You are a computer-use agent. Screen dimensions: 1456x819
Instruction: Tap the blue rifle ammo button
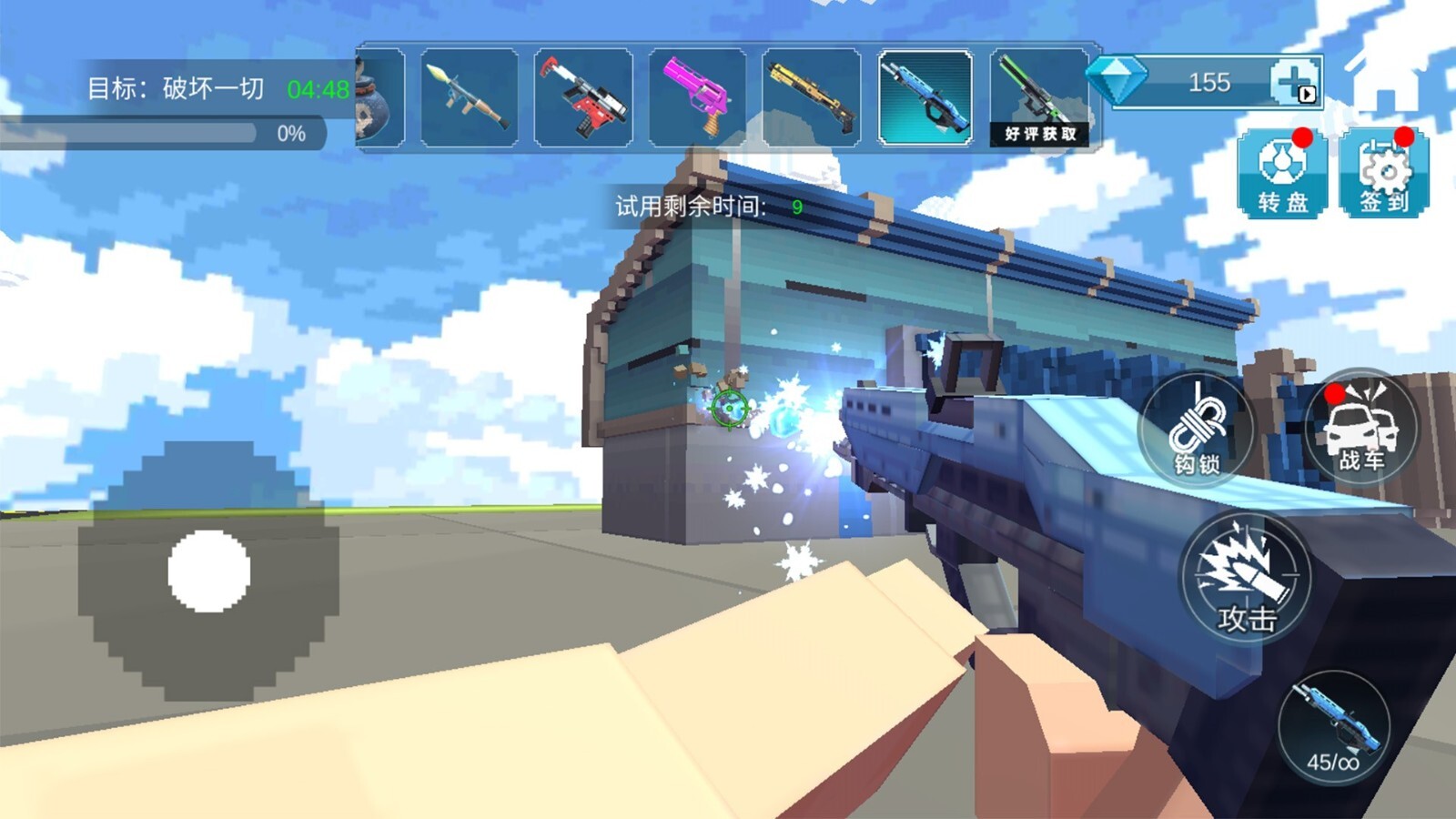point(1334,728)
